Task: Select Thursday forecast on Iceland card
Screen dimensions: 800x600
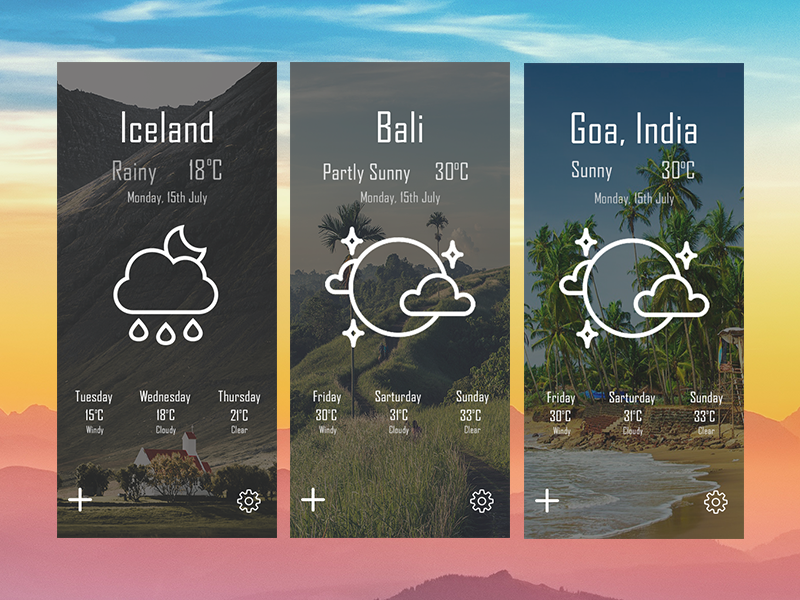Action: 239,412
